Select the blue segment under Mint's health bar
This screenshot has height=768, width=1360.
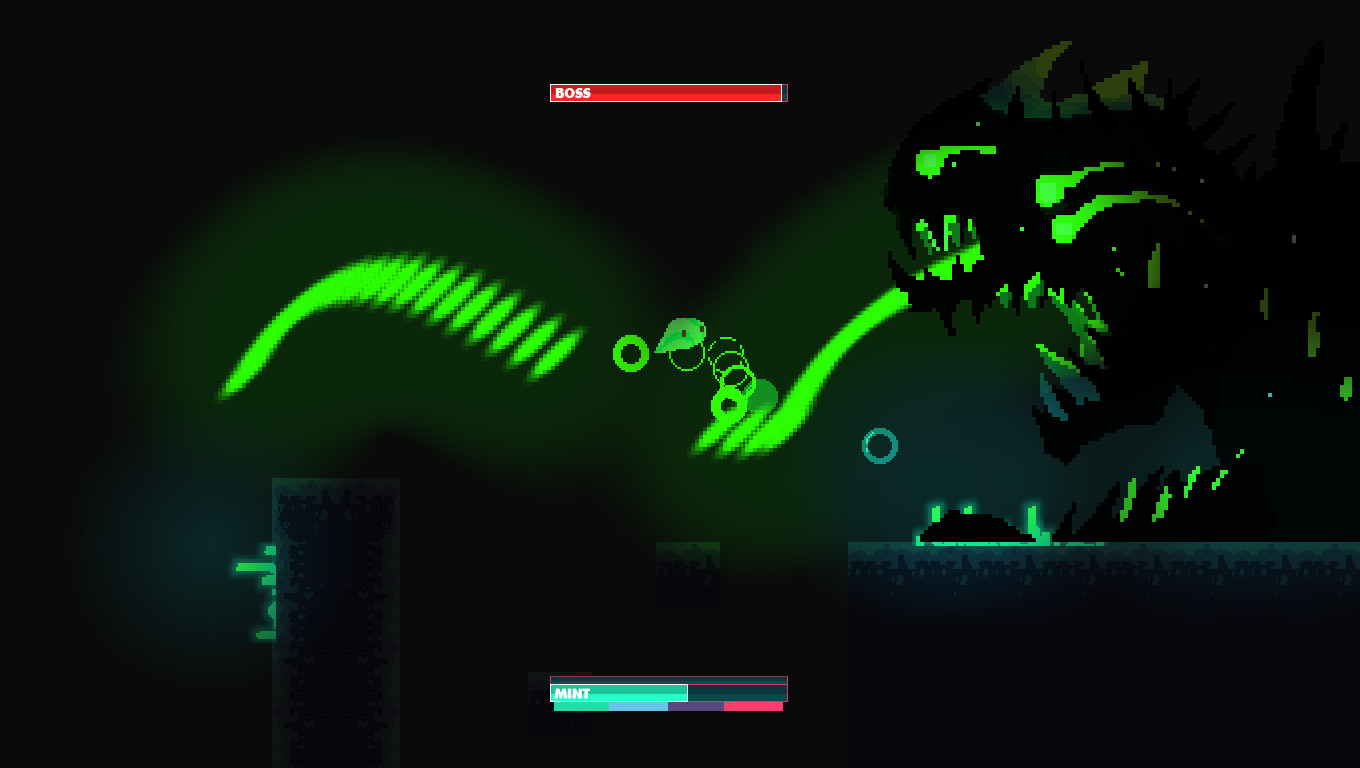pos(636,707)
